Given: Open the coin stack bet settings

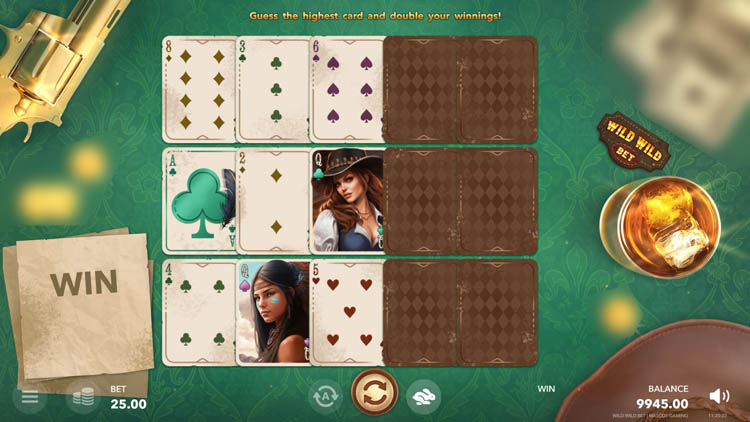Looking at the screenshot, I should tap(82, 397).
